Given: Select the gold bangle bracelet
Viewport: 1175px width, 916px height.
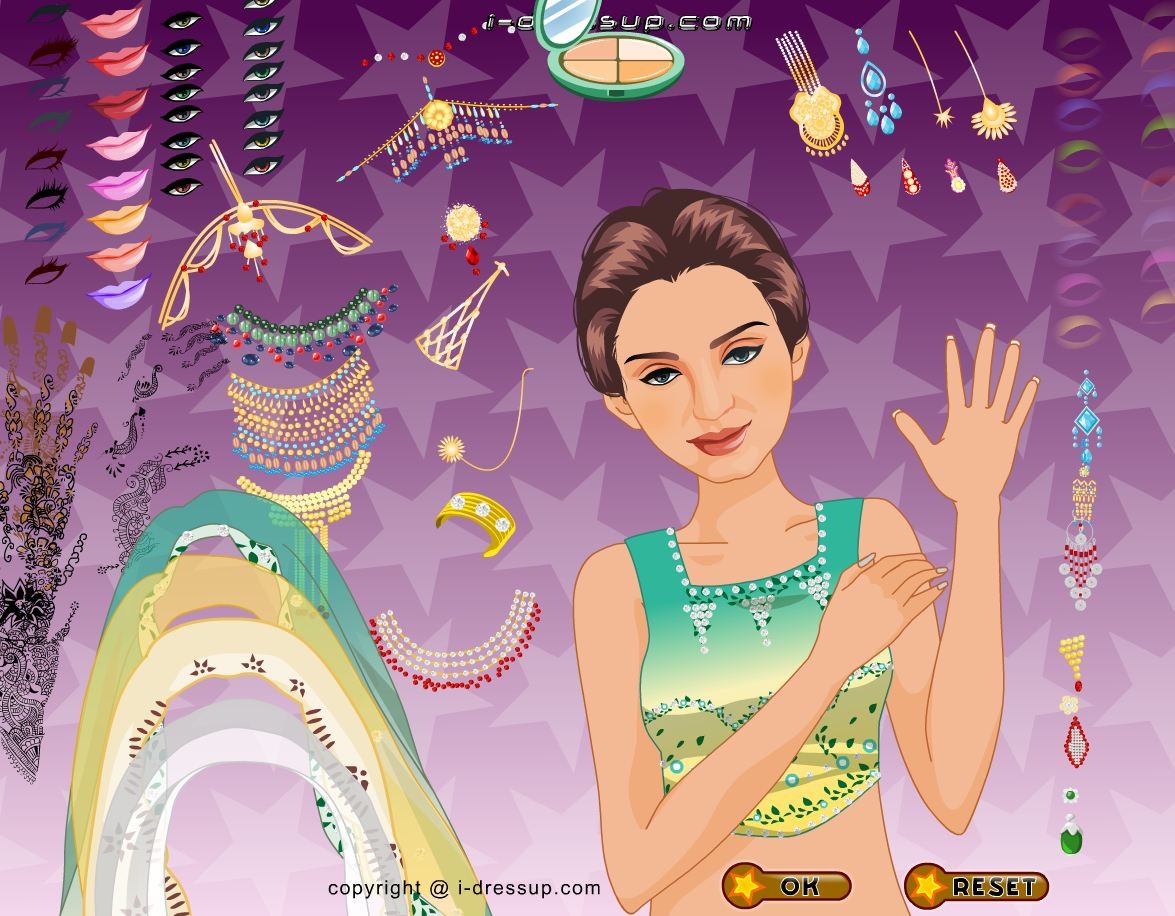Looking at the screenshot, I should tap(477, 519).
